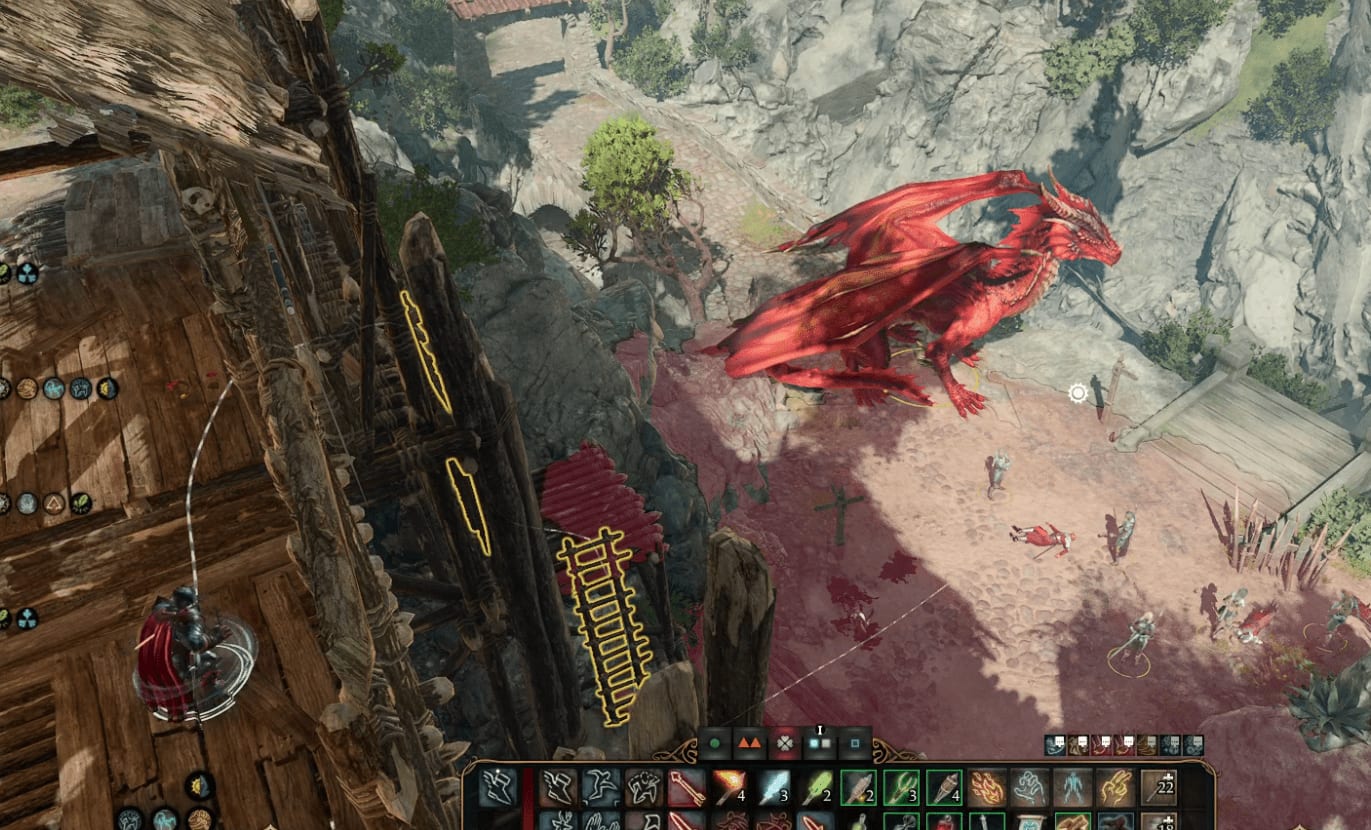Select the green-bordered trident item with count 3
The width and height of the screenshot is (1371, 830).
coord(901,788)
